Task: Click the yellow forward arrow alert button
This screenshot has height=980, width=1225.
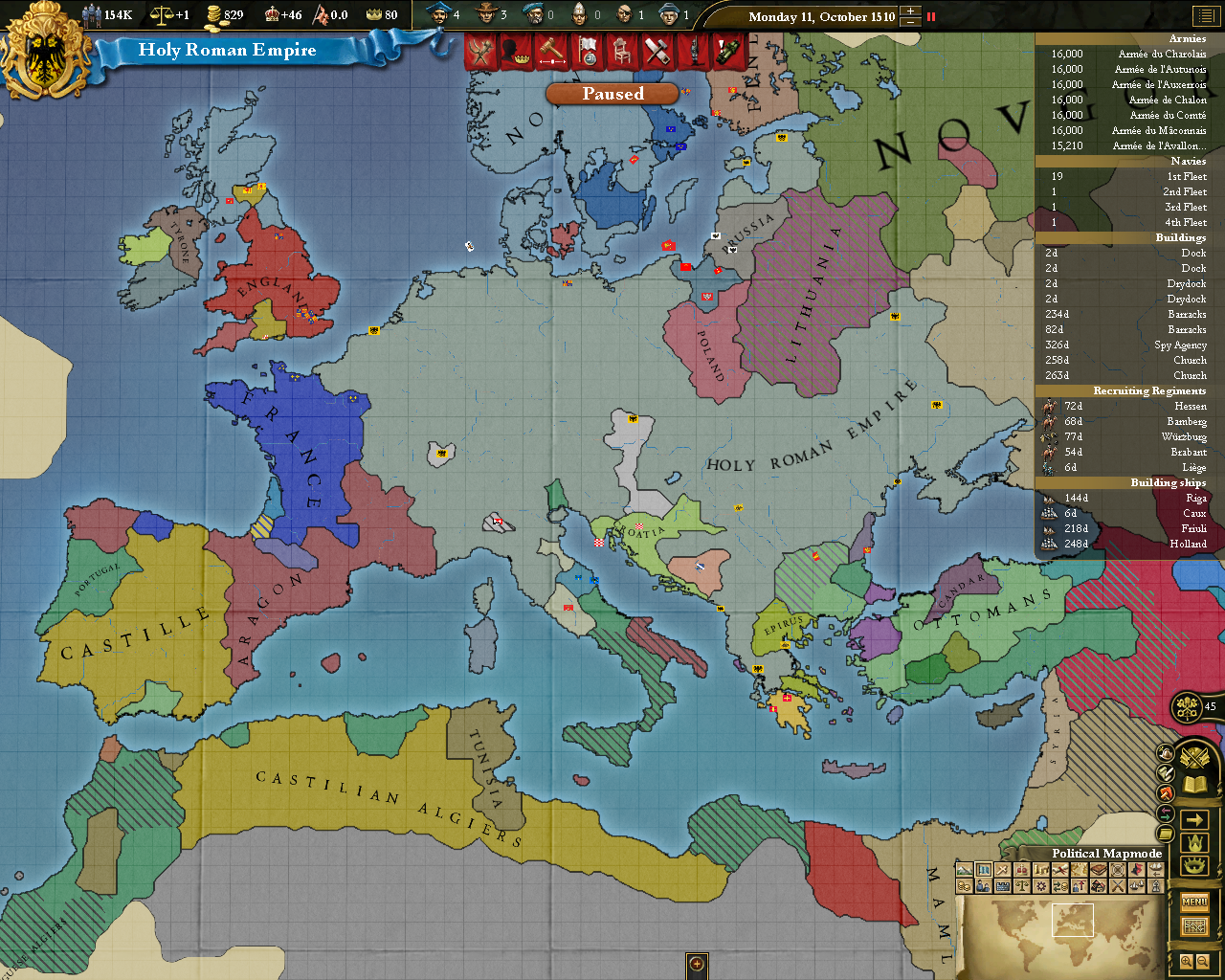Action: point(1194,818)
